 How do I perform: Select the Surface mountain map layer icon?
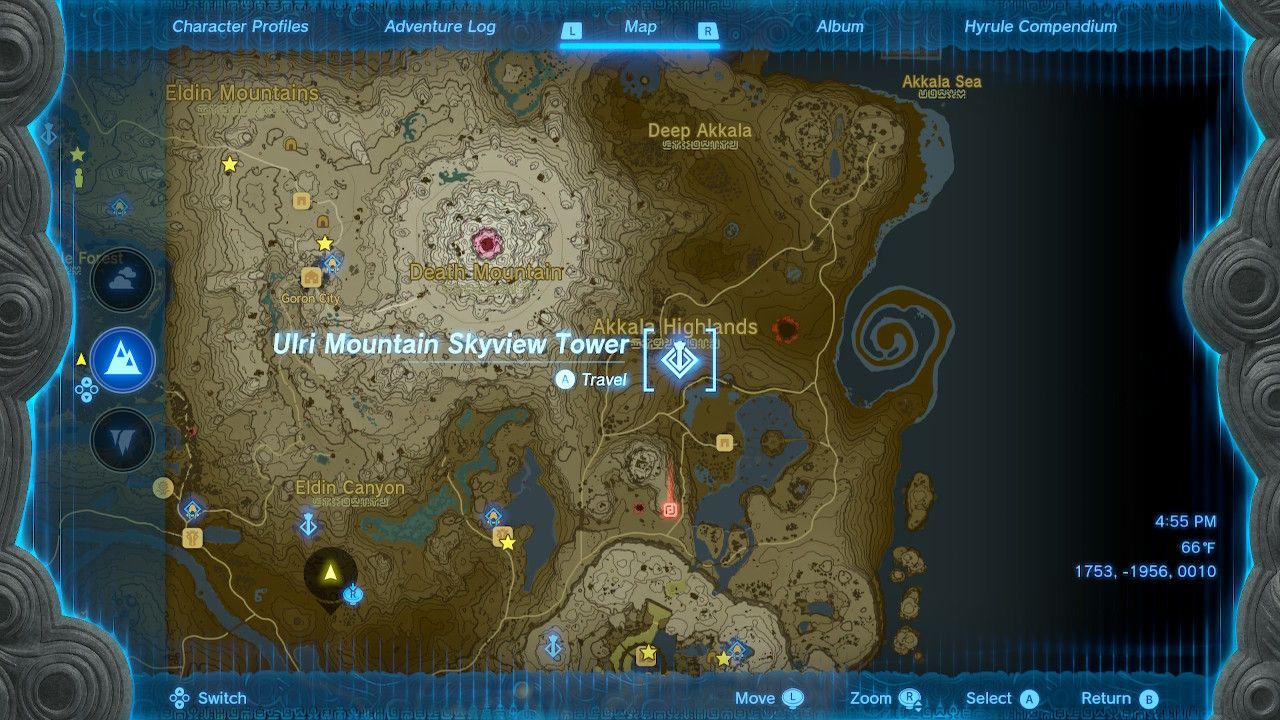click(x=122, y=360)
